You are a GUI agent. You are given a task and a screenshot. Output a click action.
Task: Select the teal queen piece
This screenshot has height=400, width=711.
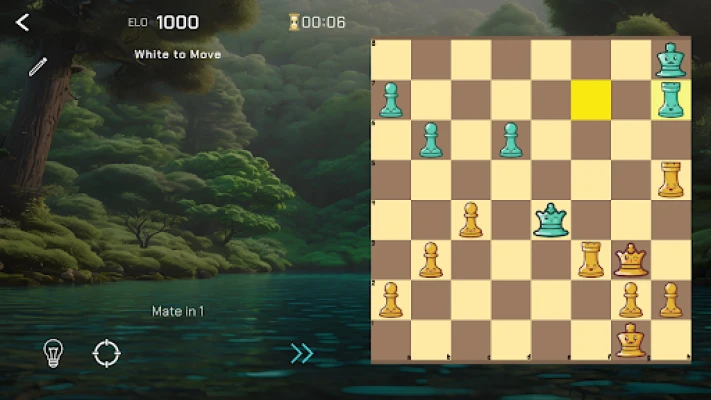pyautogui.click(x=550, y=219)
